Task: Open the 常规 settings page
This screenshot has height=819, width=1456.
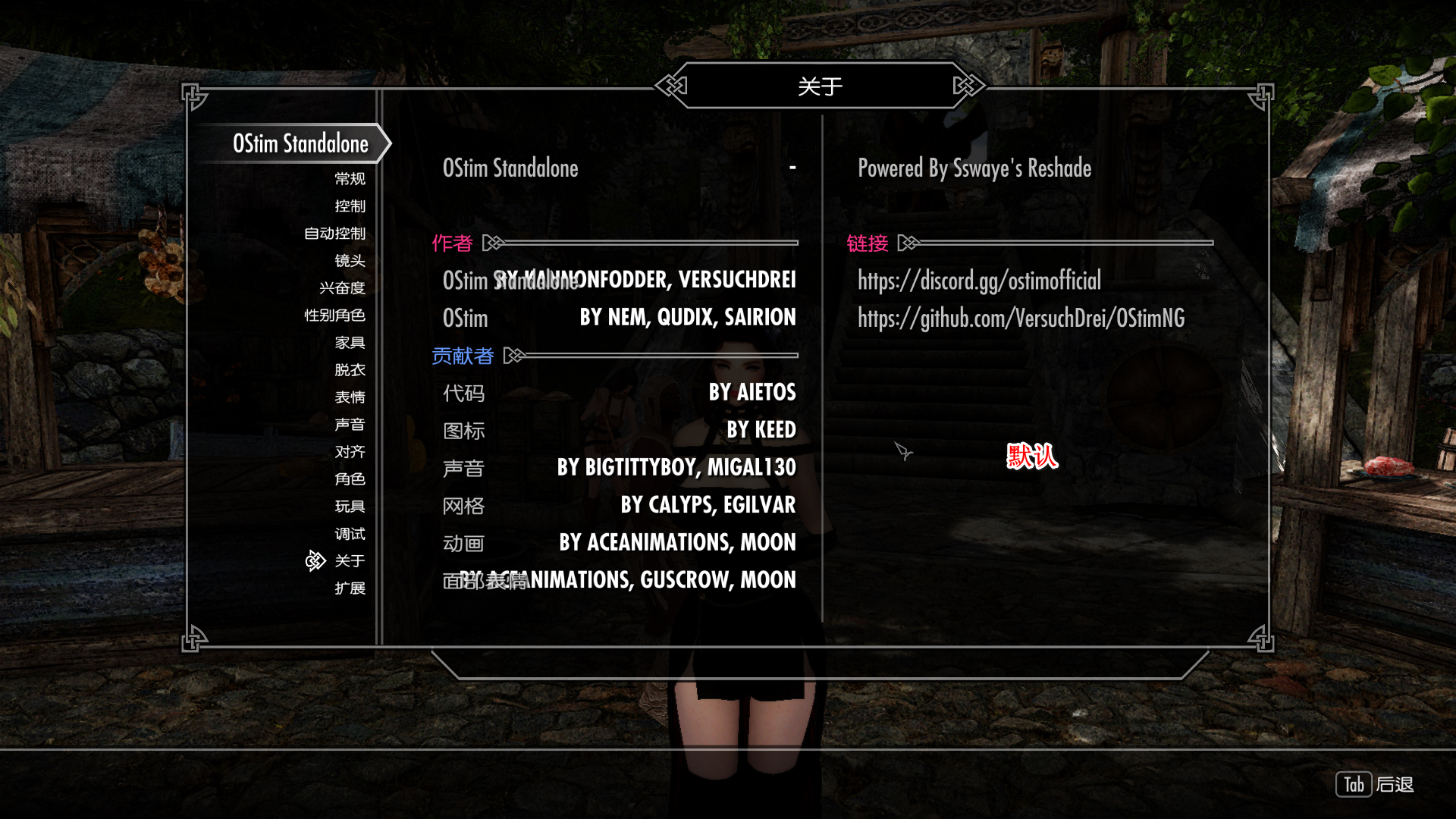Action: coord(350,179)
